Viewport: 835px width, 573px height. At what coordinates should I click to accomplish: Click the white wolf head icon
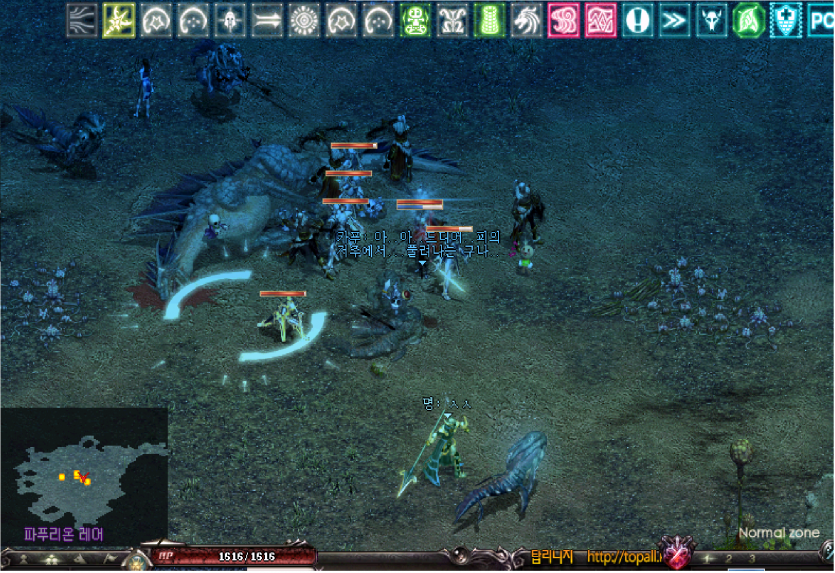click(526, 20)
